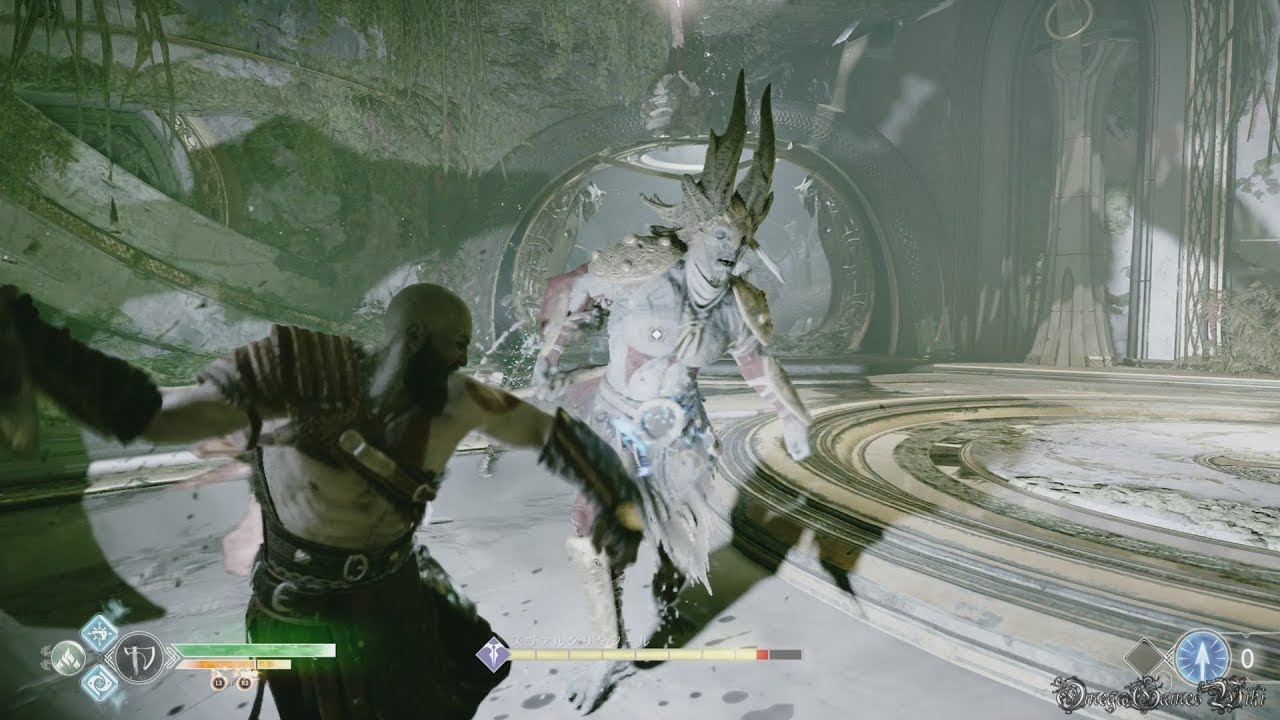Select the blue light arrow icon

point(1202,657)
